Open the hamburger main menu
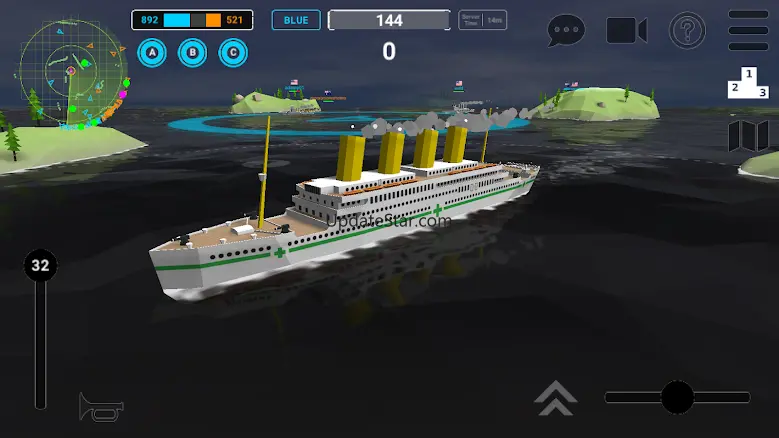The width and height of the screenshot is (779, 438). pyautogui.click(x=748, y=30)
